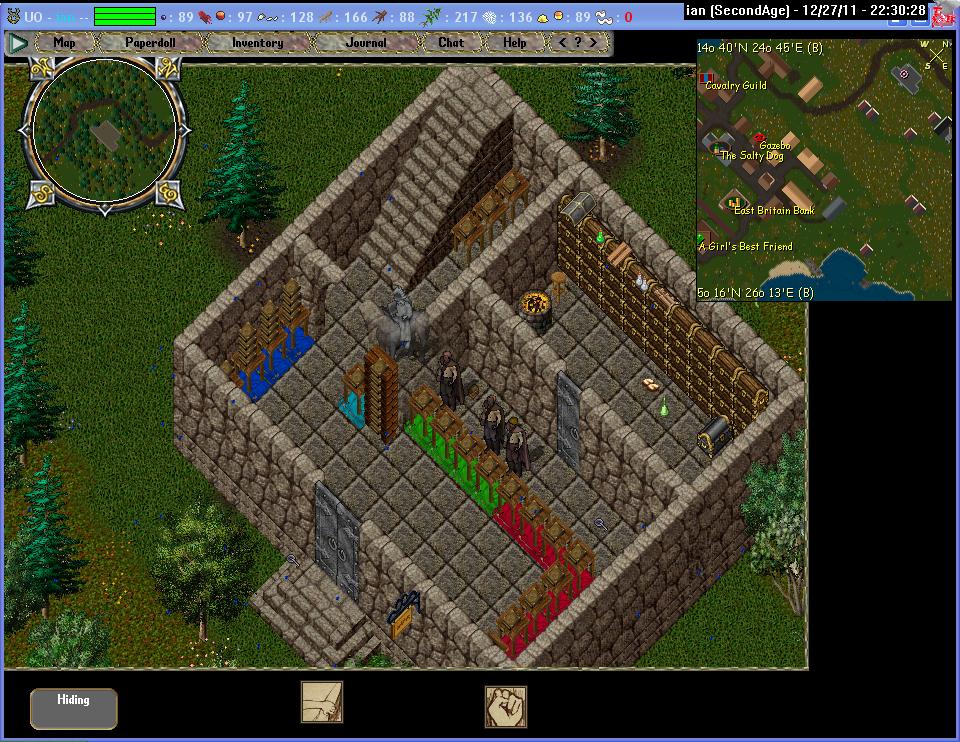Image resolution: width=960 pixels, height=742 pixels.
Task: Click the question-mark button on the menu bar
Action: 580,43
